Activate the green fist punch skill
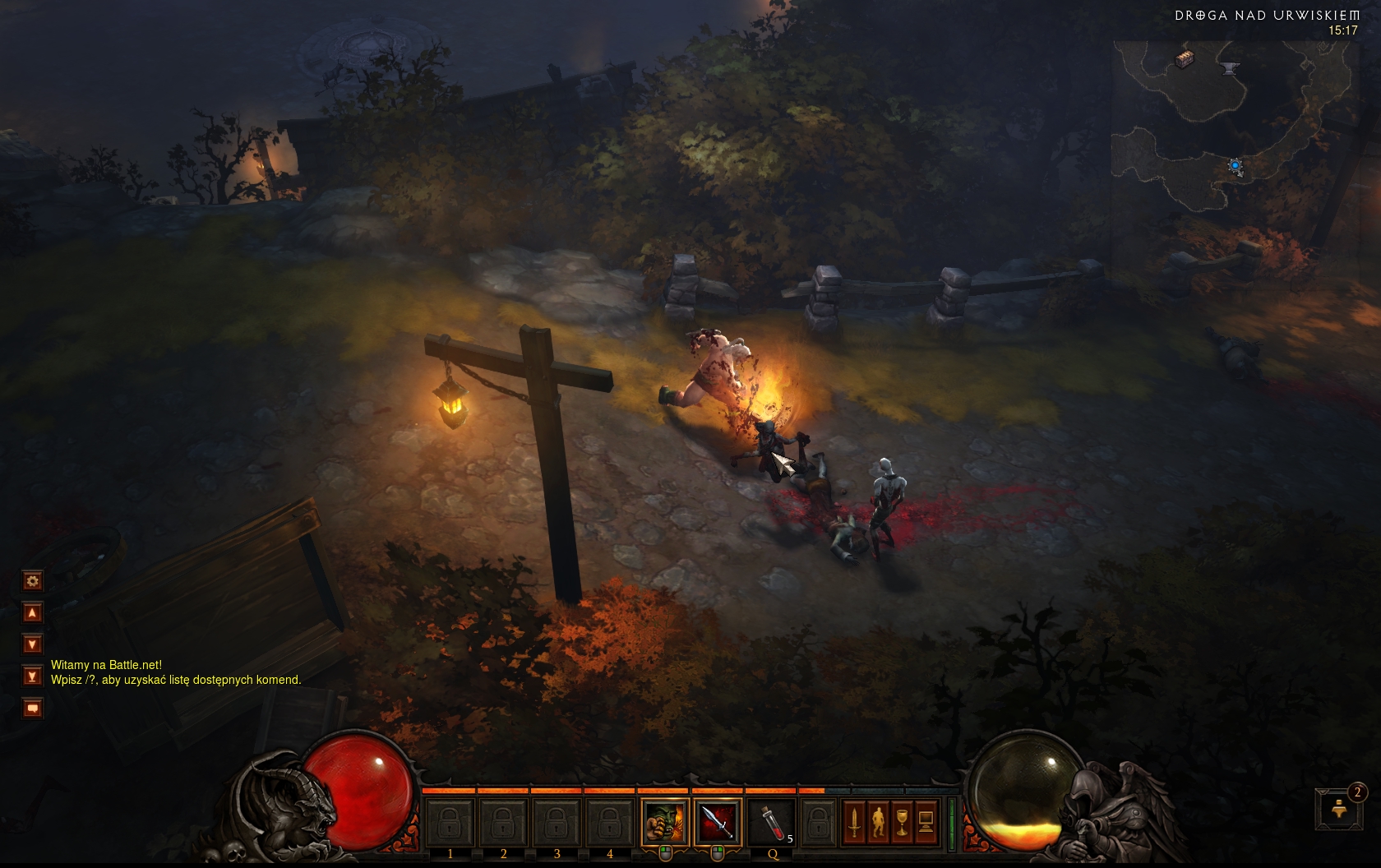The width and height of the screenshot is (1381, 868). click(x=664, y=821)
